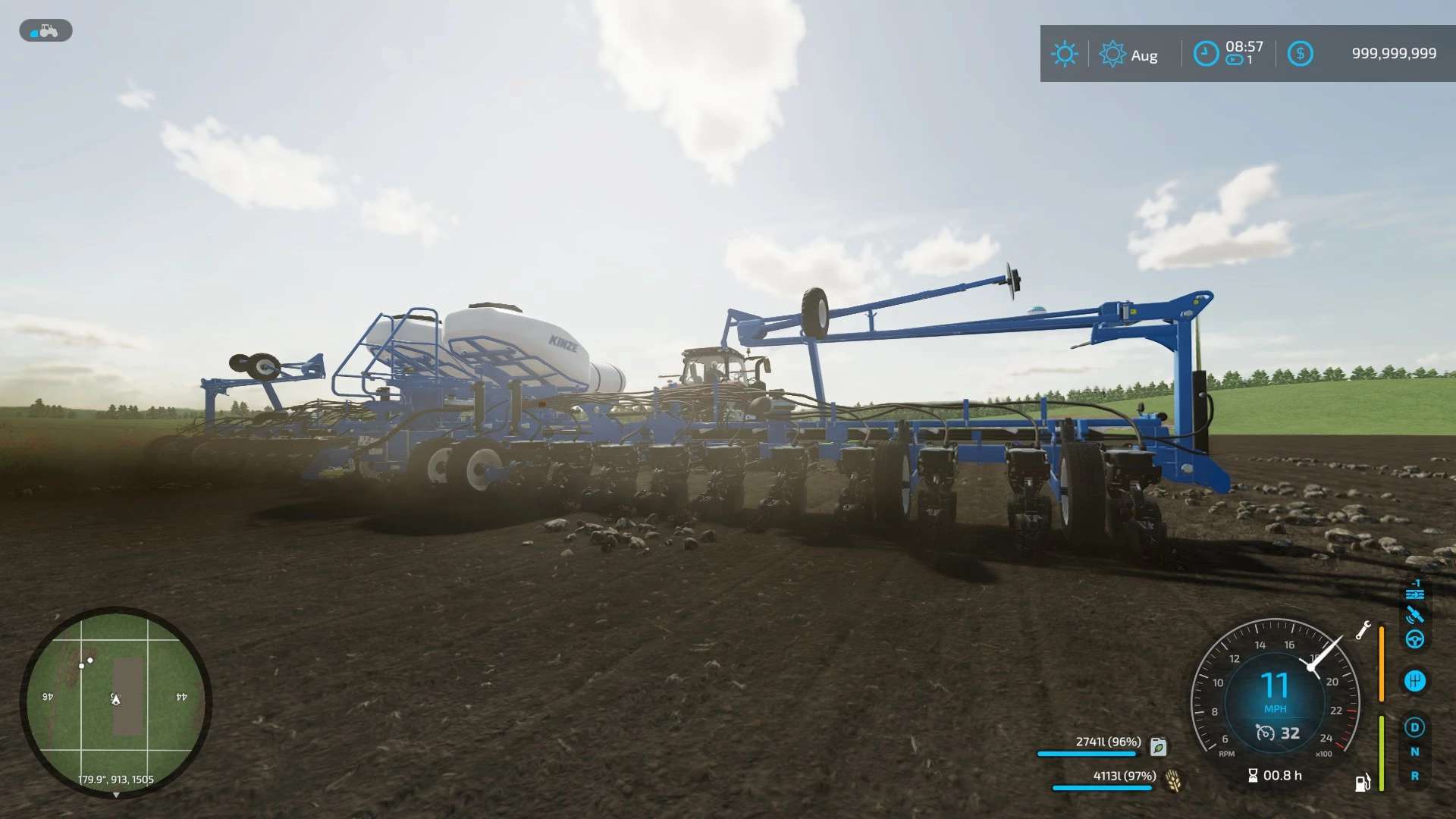
Task: Click the clock icon beside the time
Action: (1206, 54)
